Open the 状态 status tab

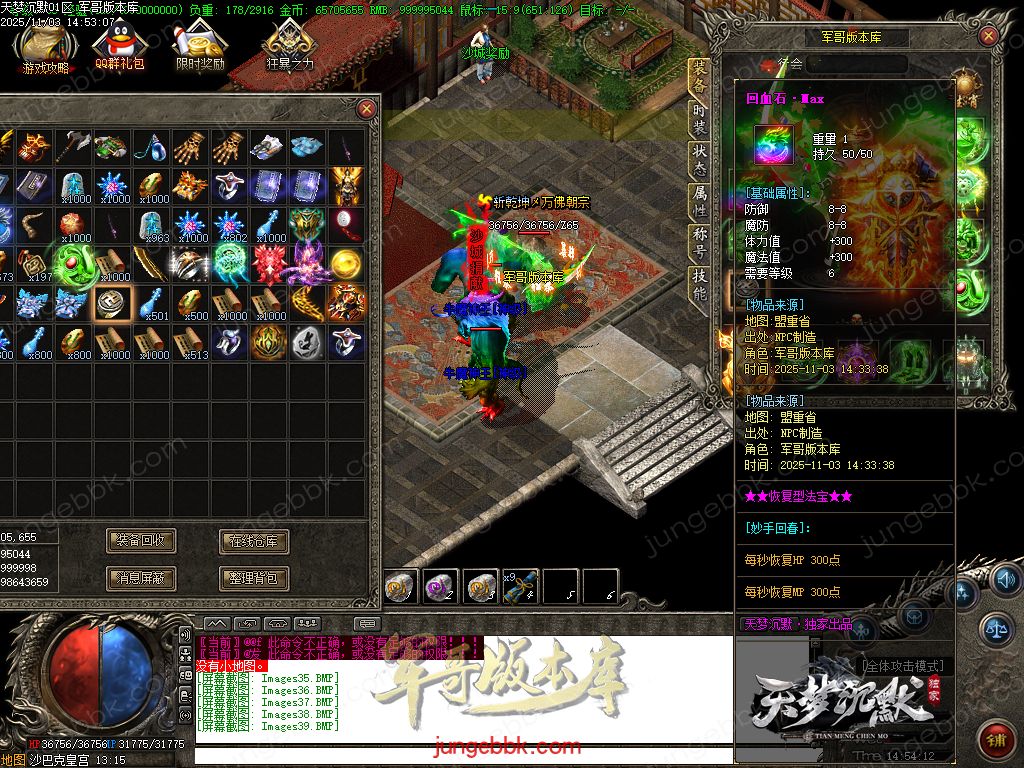coord(699,161)
